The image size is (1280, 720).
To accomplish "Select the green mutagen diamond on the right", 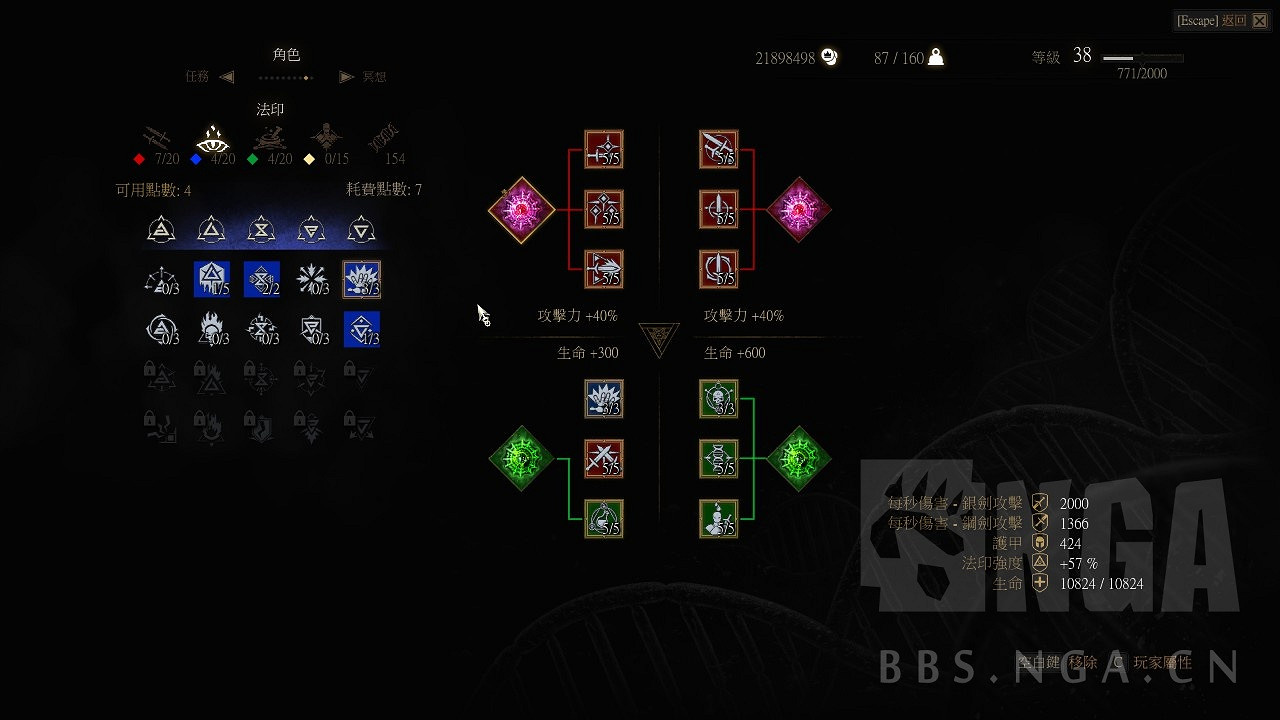I will point(799,459).
